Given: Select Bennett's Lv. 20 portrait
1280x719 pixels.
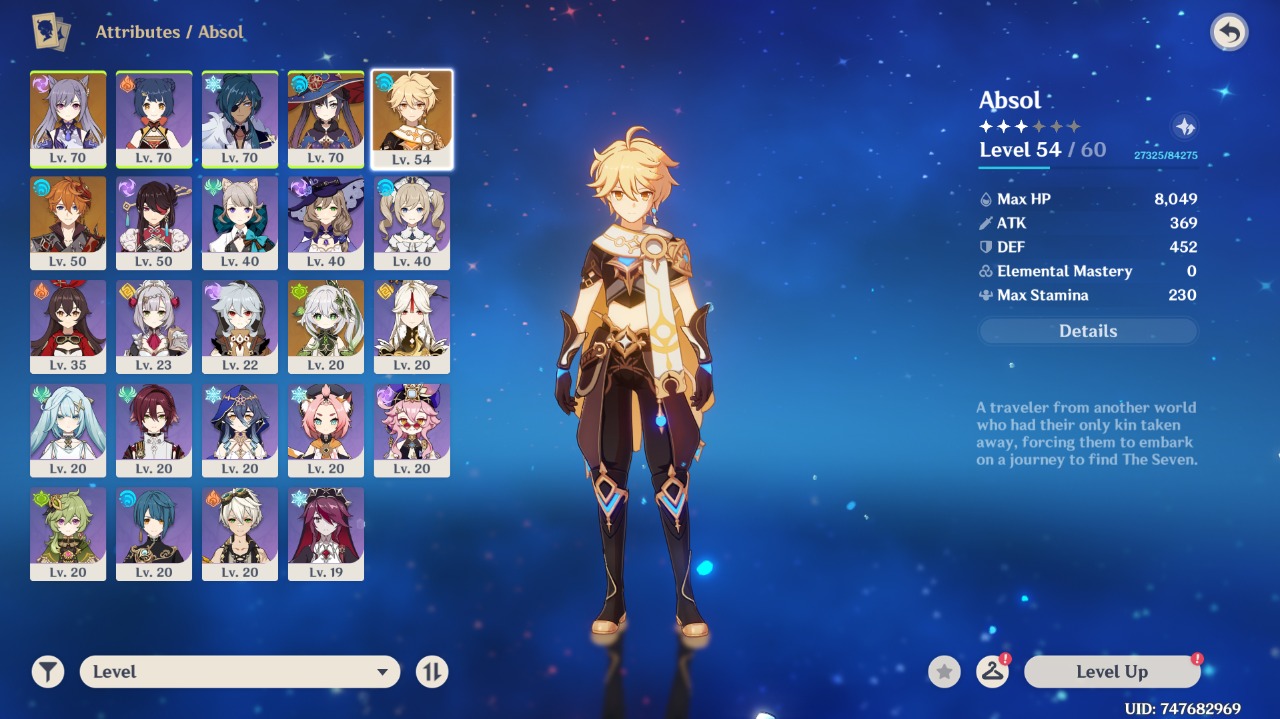Looking at the screenshot, I should pyautogui.click(x=240, y=534).
